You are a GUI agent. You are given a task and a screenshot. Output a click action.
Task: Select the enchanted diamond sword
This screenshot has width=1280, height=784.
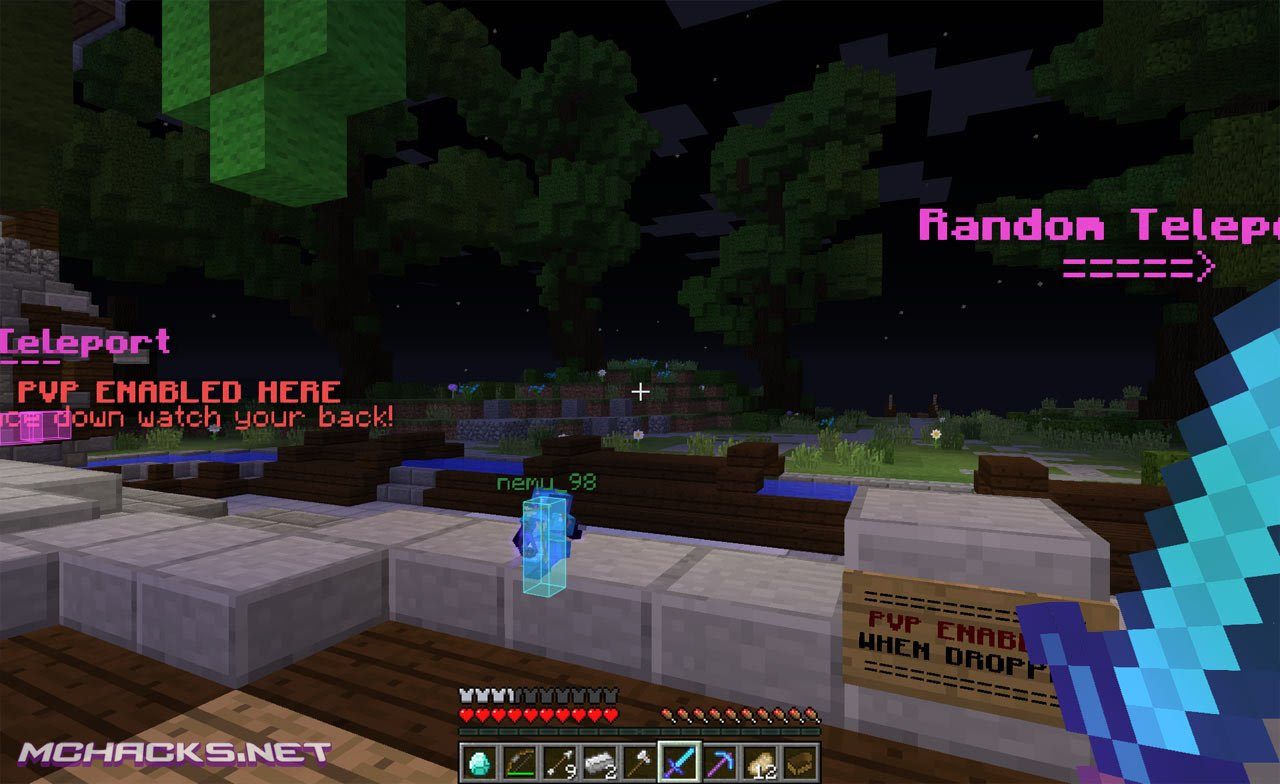coord(679,762)
